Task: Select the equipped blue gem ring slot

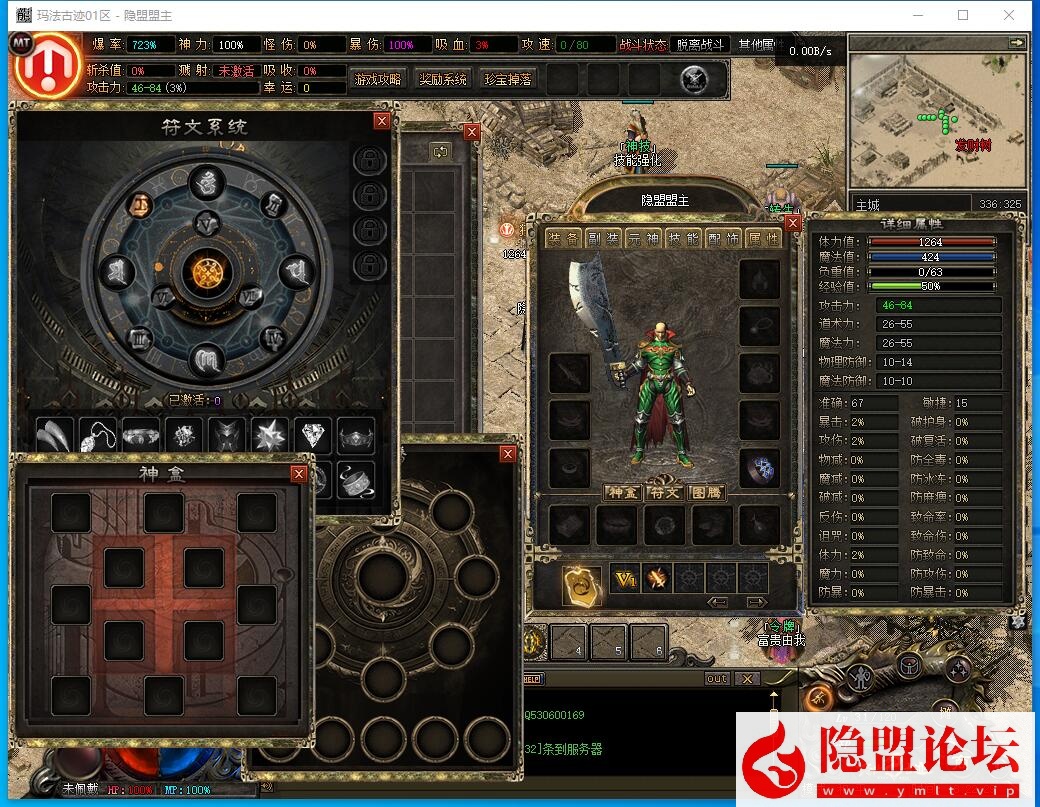Action: tap(759, 468)
